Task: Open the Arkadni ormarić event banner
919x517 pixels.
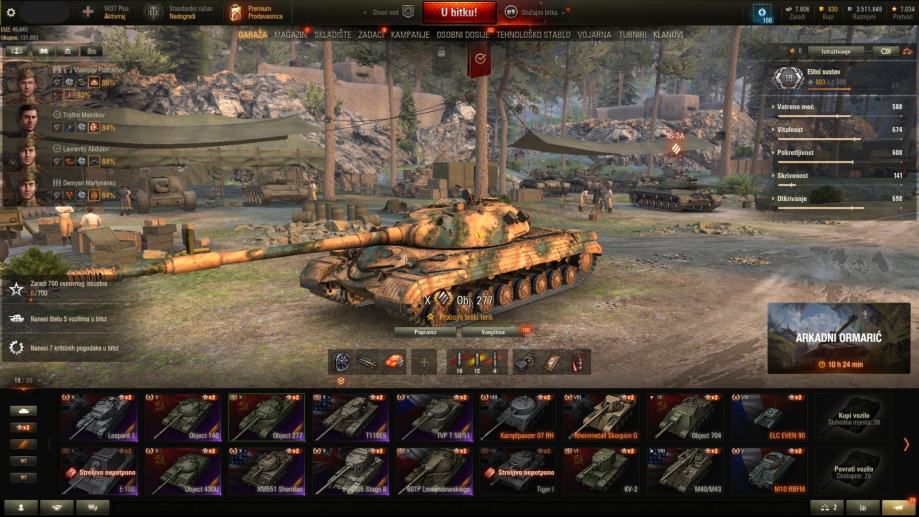Action: click(x=838, y=338)
